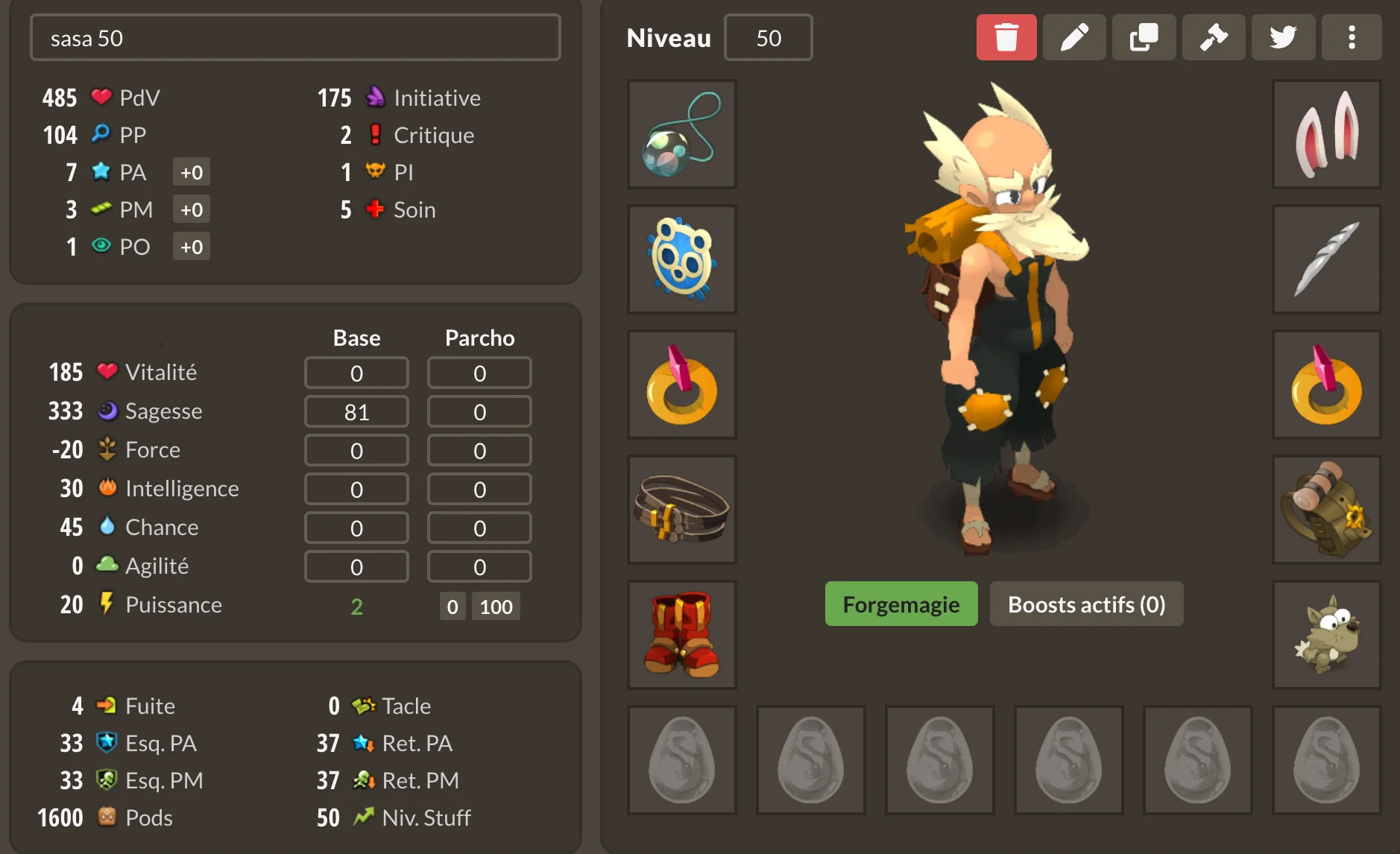This screenshot has height=854, width=1400.
Task: Select the belt equipment slot
Action: (x=681, y=510)
